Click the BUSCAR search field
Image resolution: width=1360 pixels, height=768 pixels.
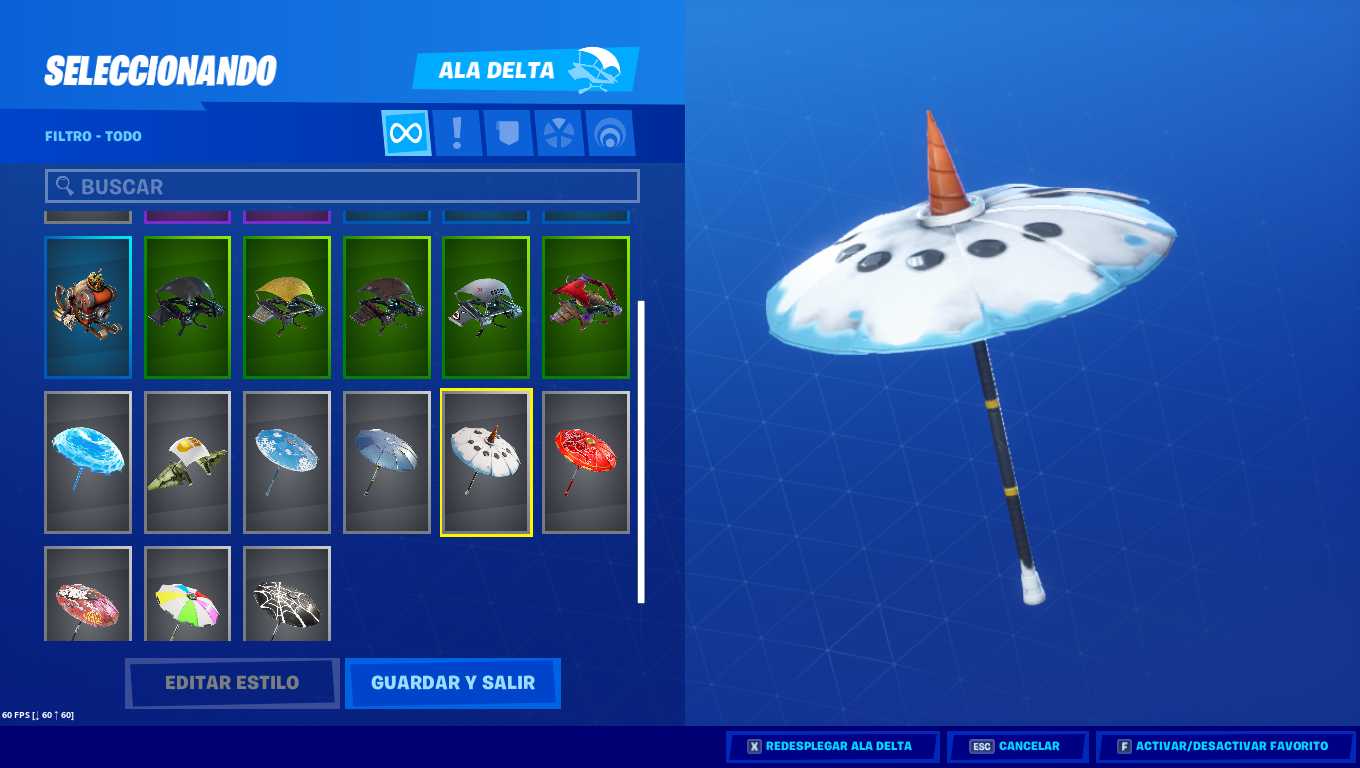pyautogui.click(x=341, y=186)
